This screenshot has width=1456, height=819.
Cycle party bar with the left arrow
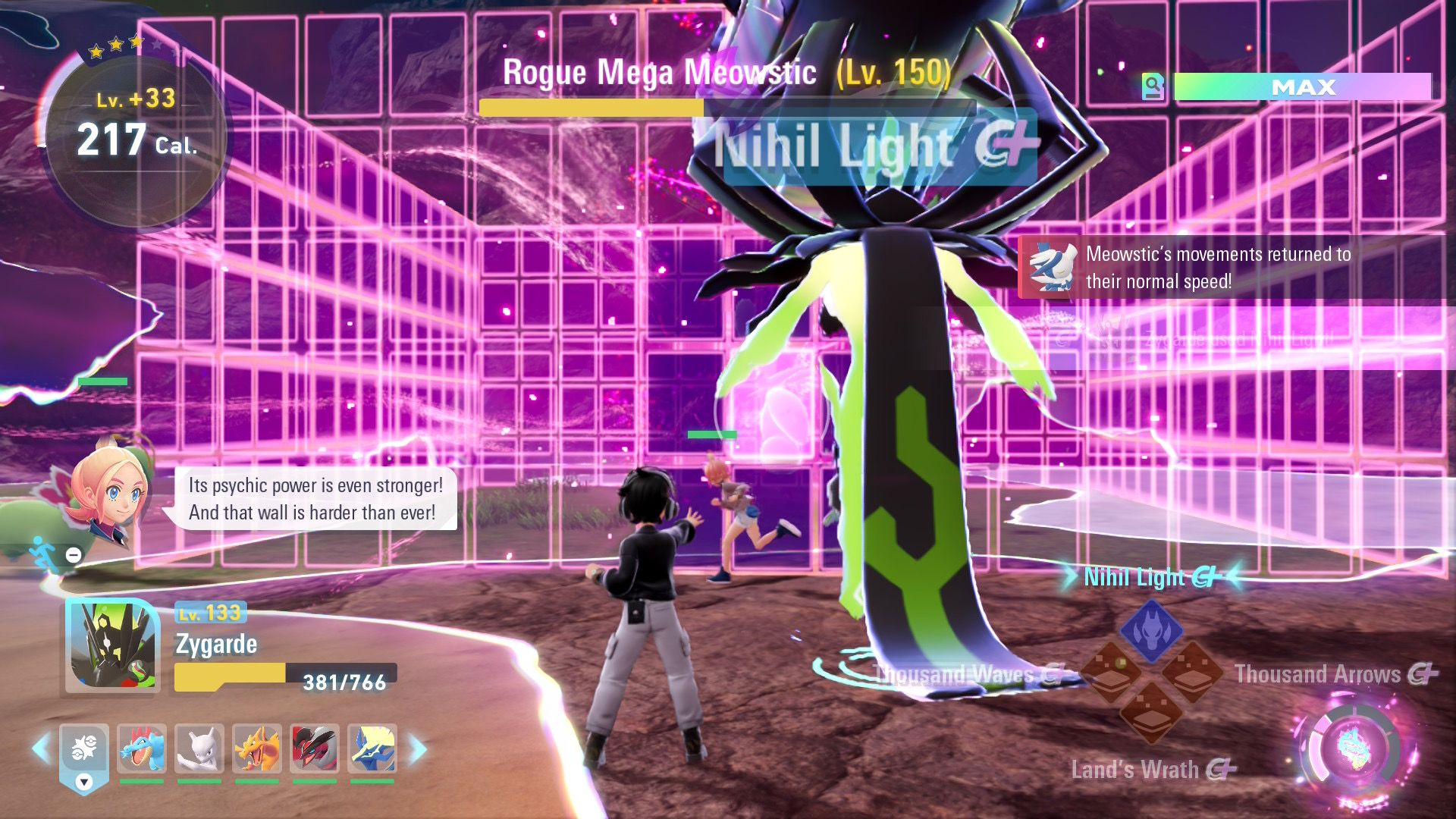[41, 748]
